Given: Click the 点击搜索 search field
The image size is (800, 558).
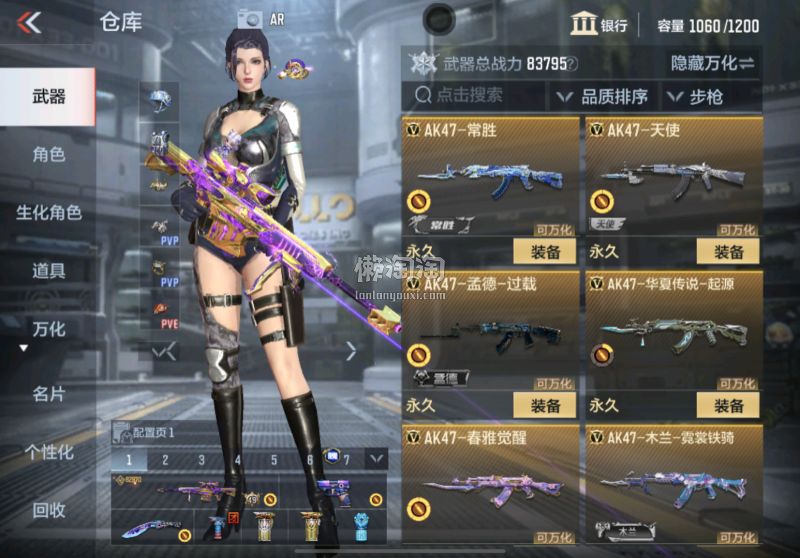Looking at the screenshot, I should tap(475, 96).
